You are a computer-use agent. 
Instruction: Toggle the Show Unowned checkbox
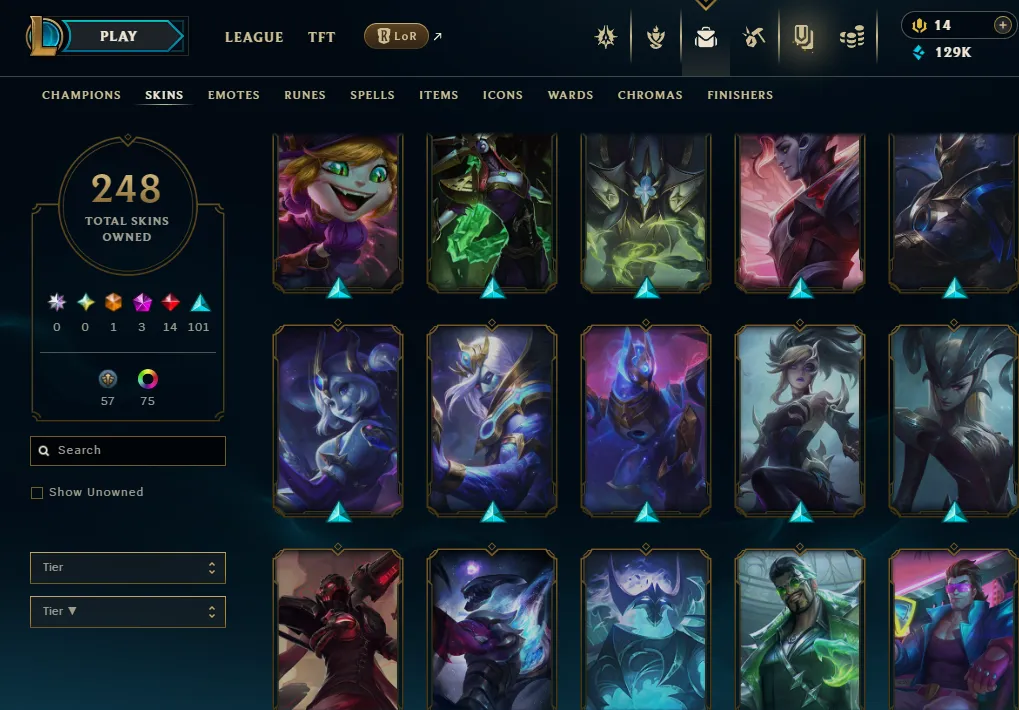click(x=37, y=493)
